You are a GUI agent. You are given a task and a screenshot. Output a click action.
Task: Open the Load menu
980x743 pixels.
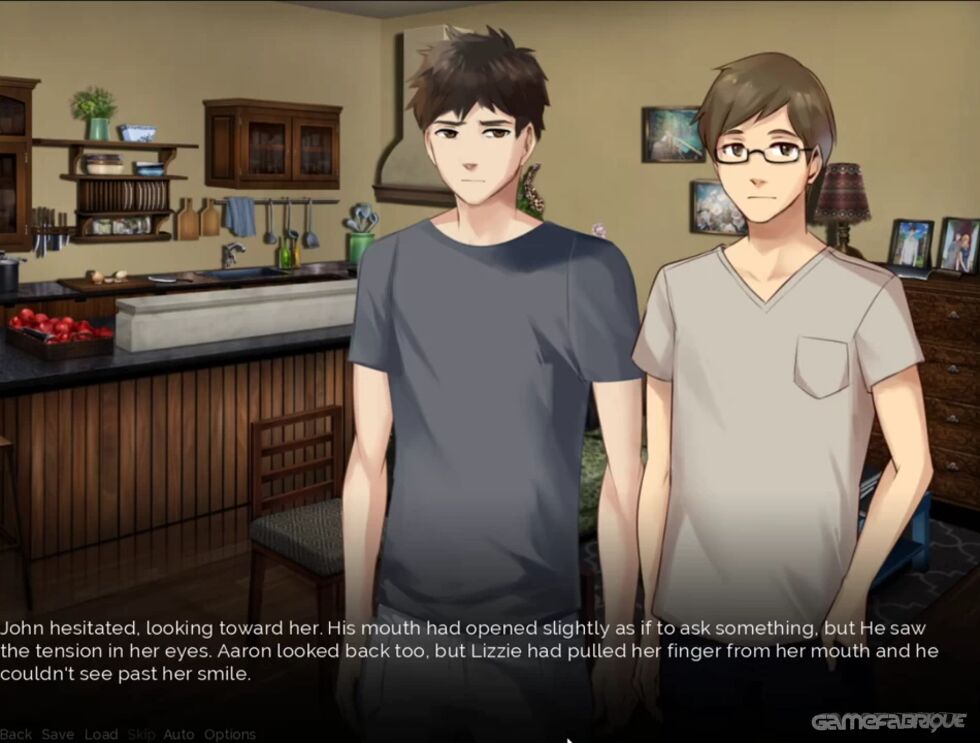coord(101,734)
